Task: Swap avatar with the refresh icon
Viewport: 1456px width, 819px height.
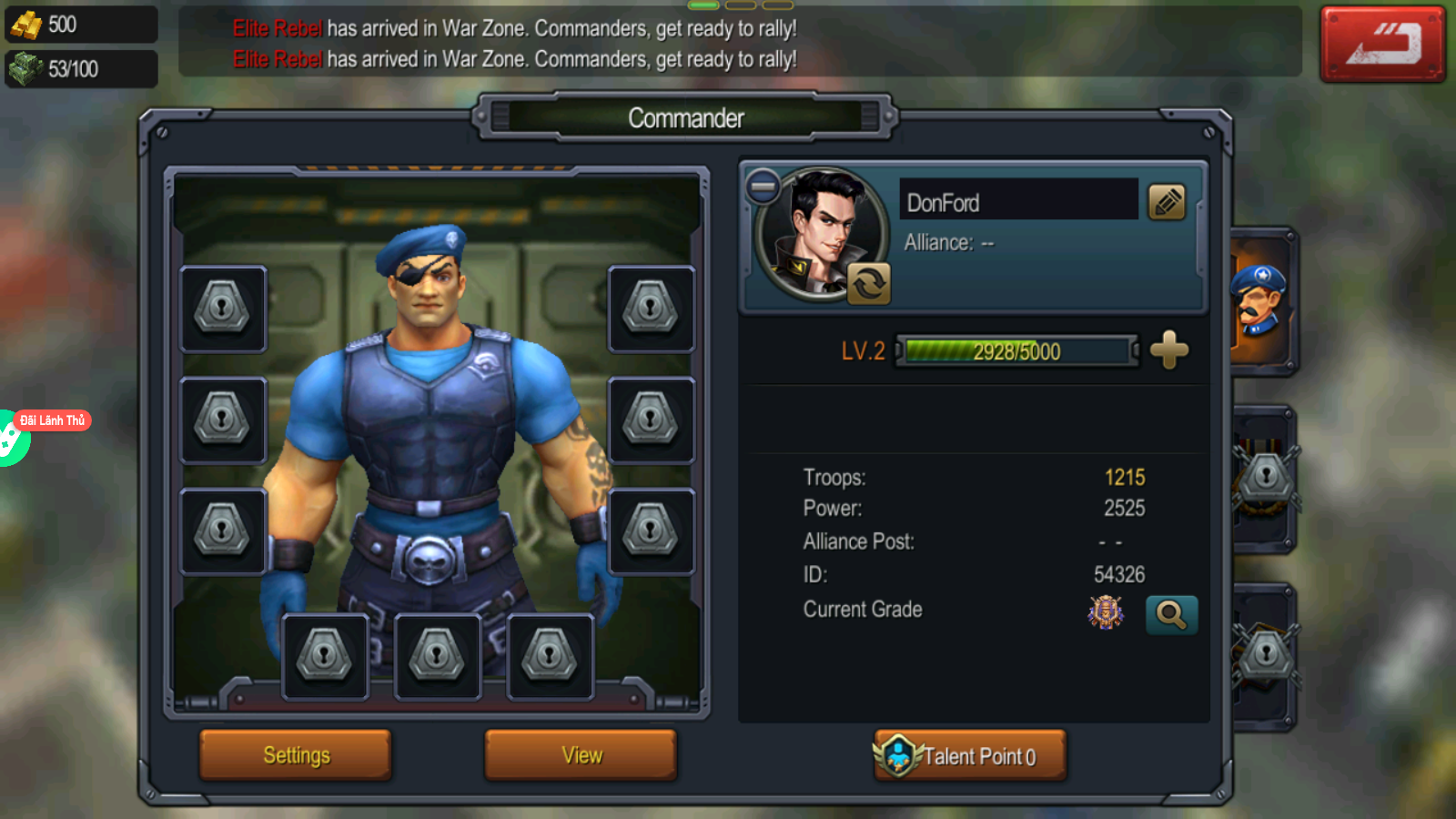Action: (871, 284)
